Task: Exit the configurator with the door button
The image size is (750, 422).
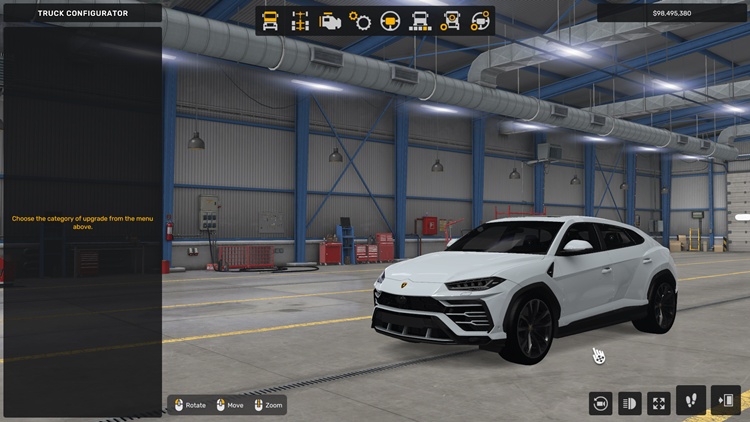Action: coord(725,400)
